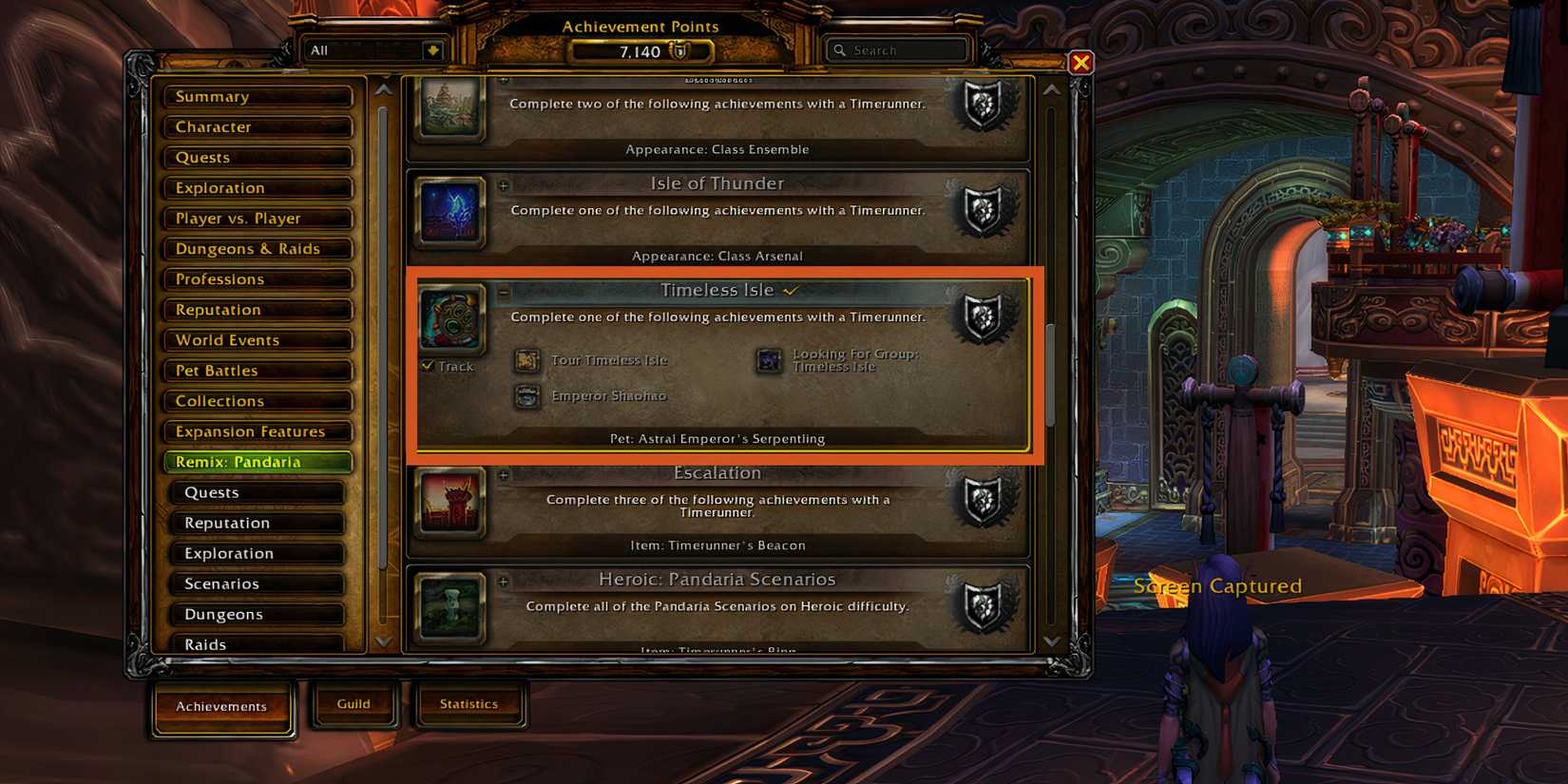Viewport: 1568px width, 784px height.
Task: Collapse the Timeless Isle achievement entry
Action: pyautogui.click(x=504, y=292)
